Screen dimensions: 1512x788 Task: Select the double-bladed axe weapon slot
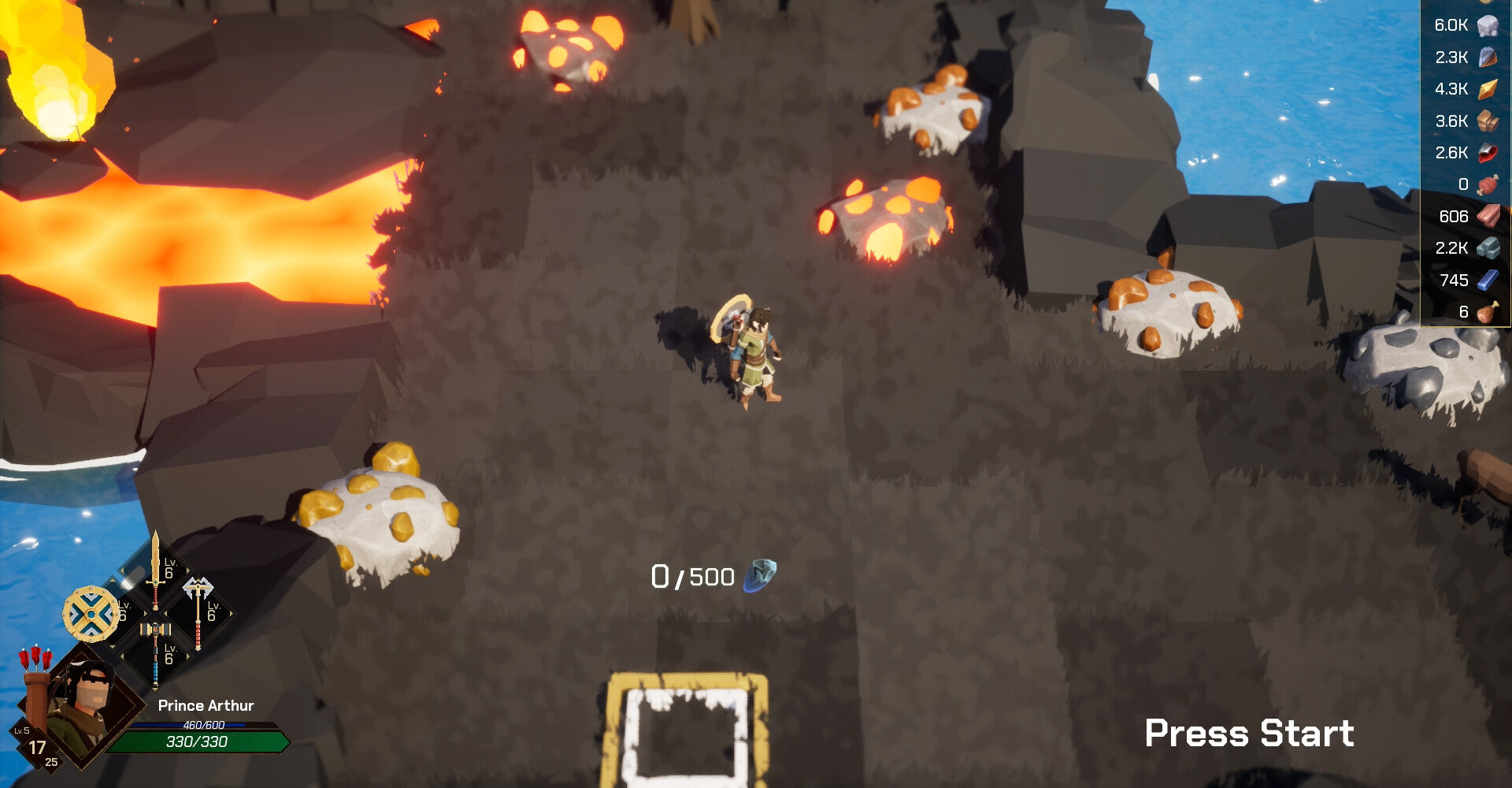pyautogui.click(x=198, y=611)
